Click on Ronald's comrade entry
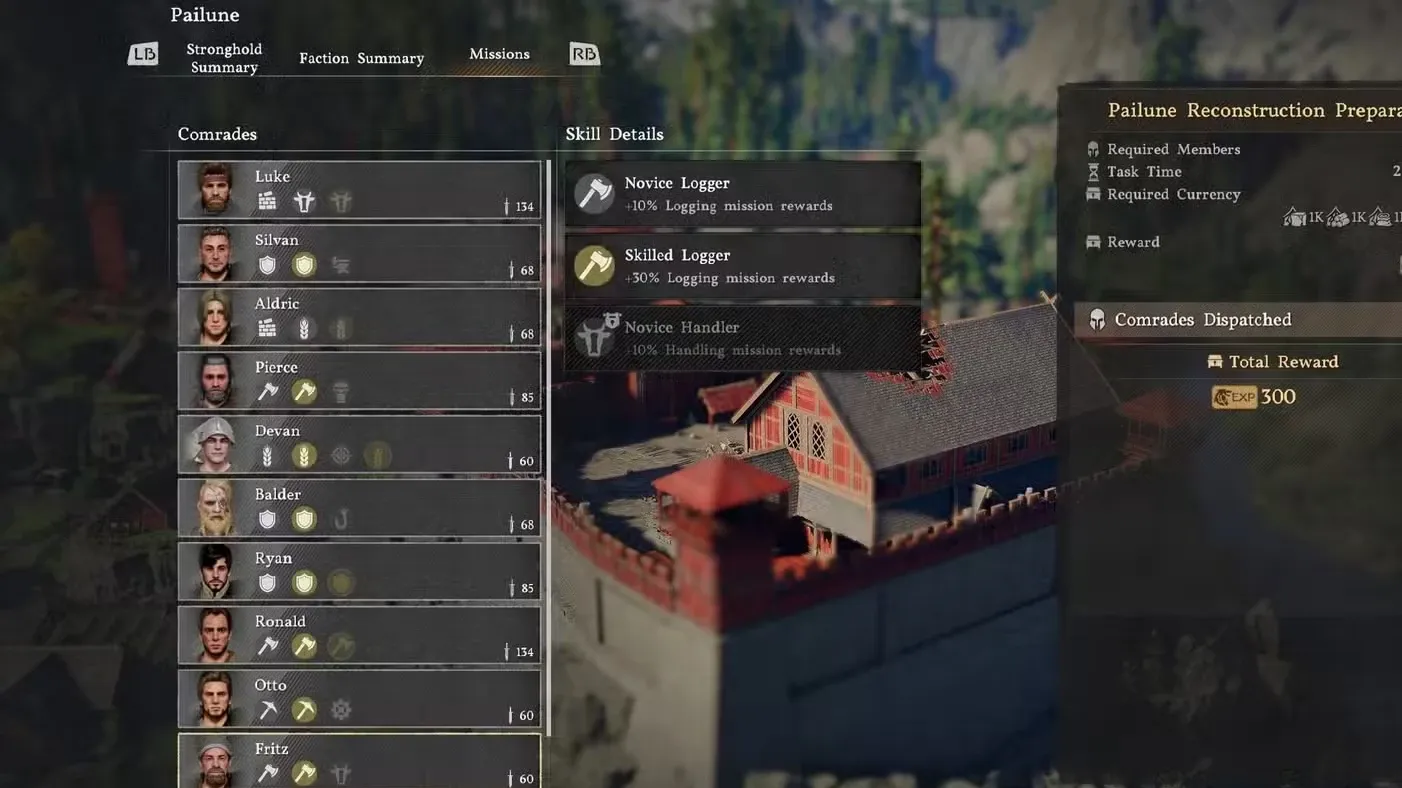 [359, 635]
